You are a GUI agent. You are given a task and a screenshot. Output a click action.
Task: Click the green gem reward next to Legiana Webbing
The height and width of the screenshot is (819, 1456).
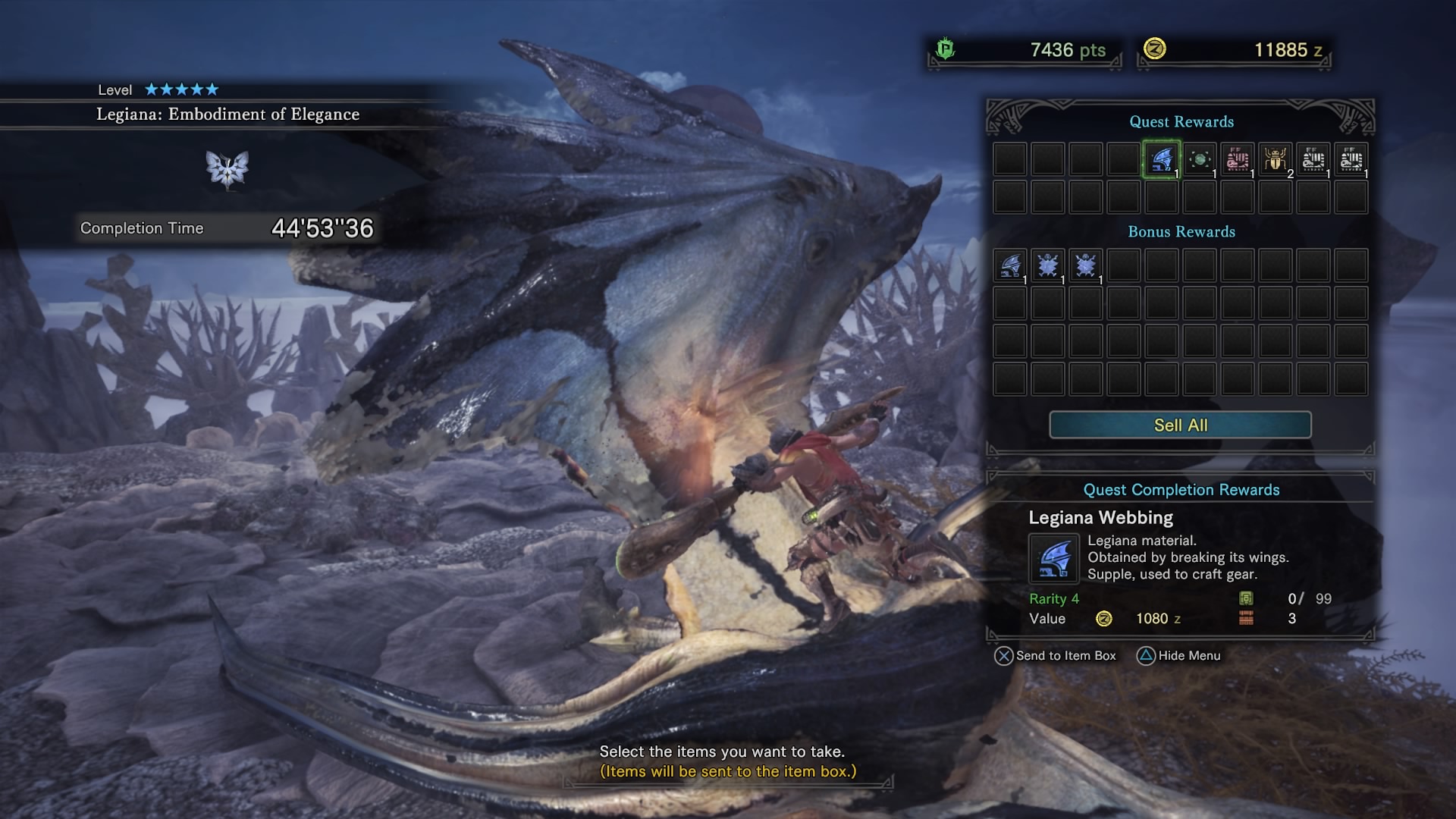(1200, 160)
